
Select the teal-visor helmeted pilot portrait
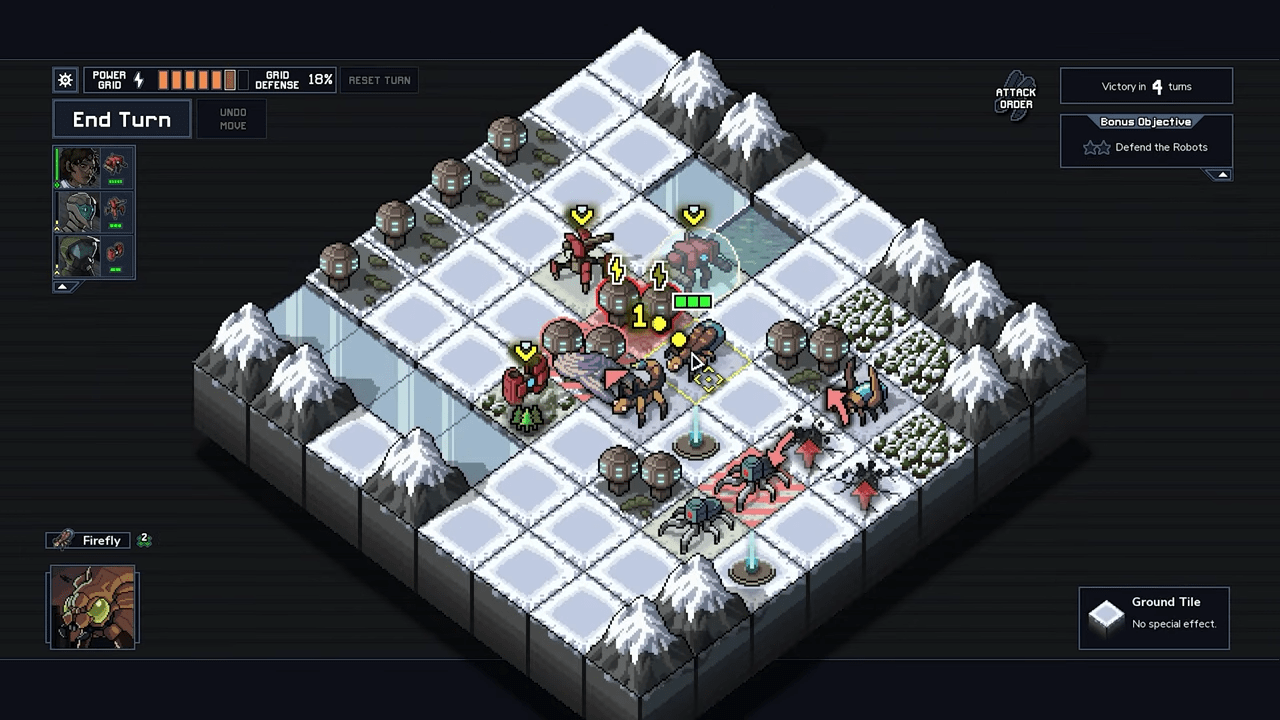coord(78,211)
